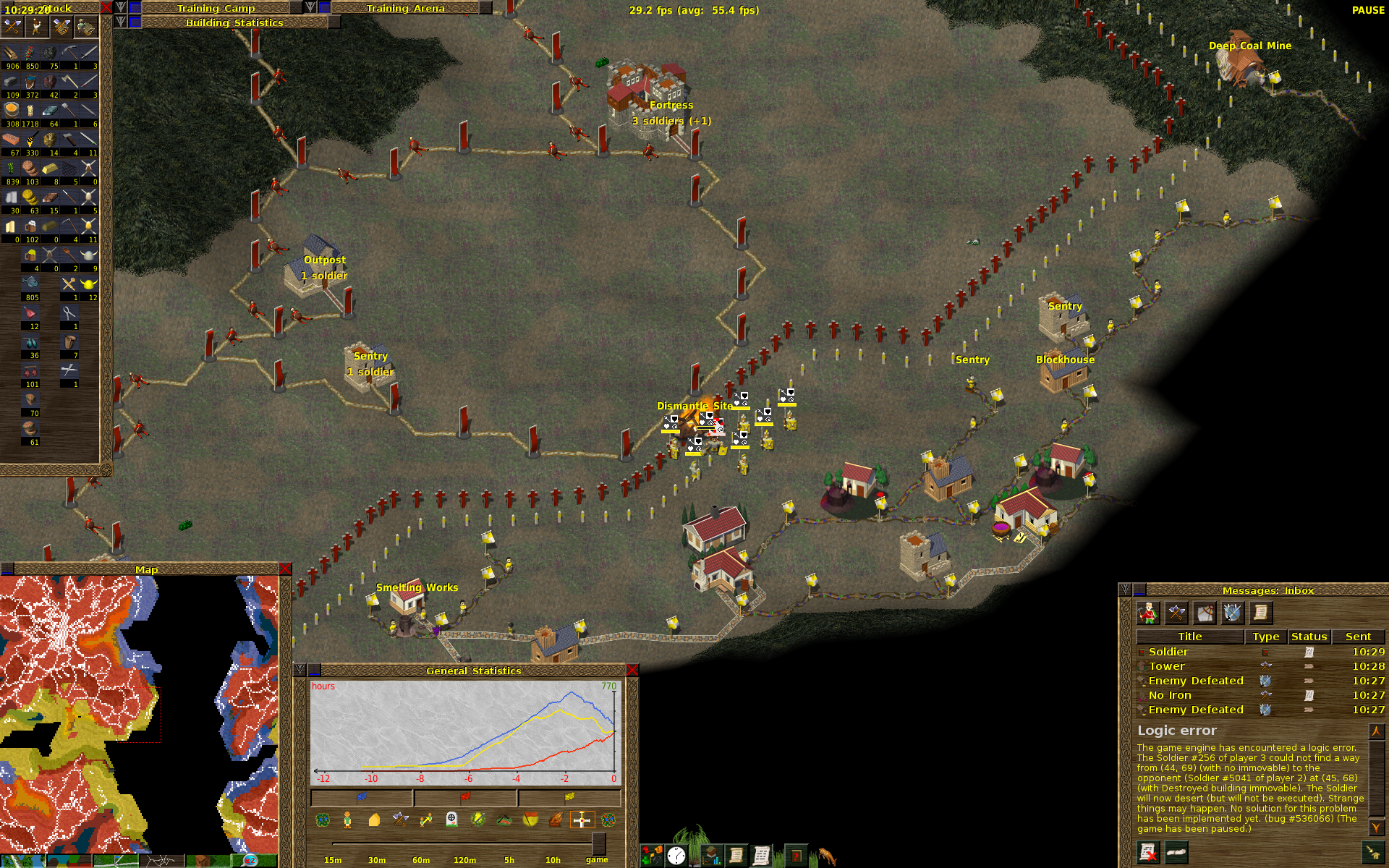Open the red question mark help book

point(796,856)
